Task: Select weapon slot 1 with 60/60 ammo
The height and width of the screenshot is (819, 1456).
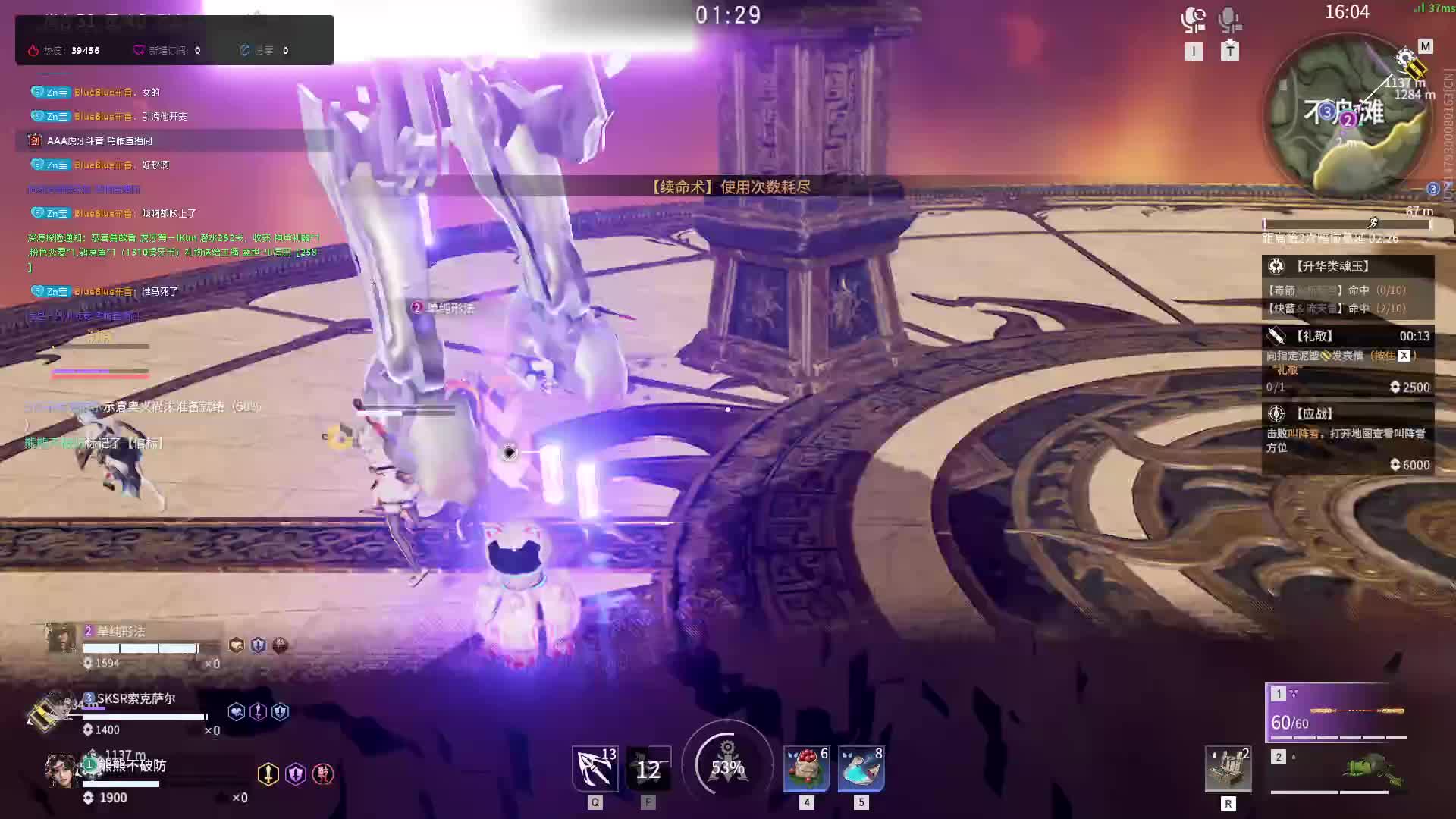Action: [x=1338, y=713]
